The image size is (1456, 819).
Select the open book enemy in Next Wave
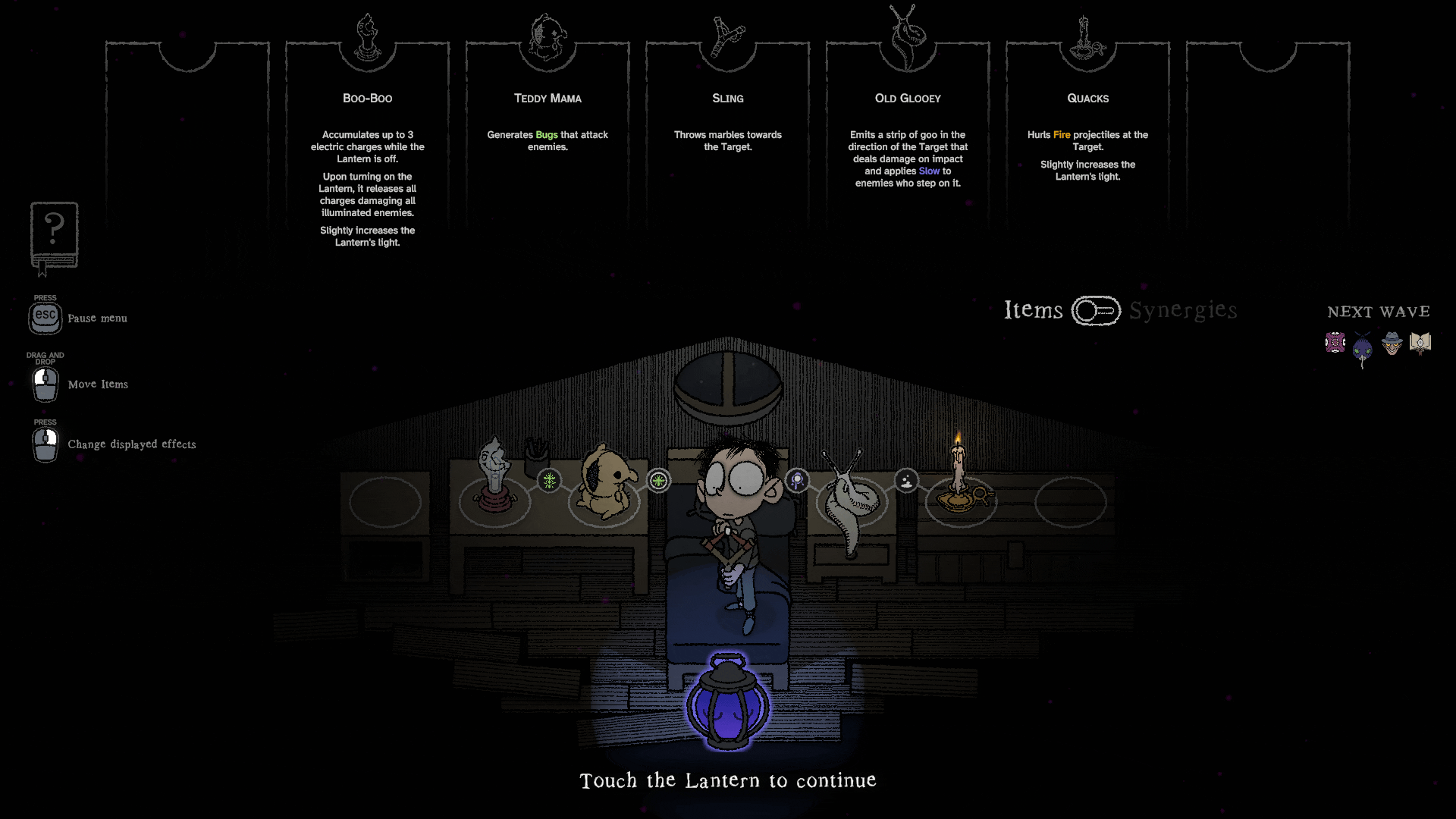1420,343
